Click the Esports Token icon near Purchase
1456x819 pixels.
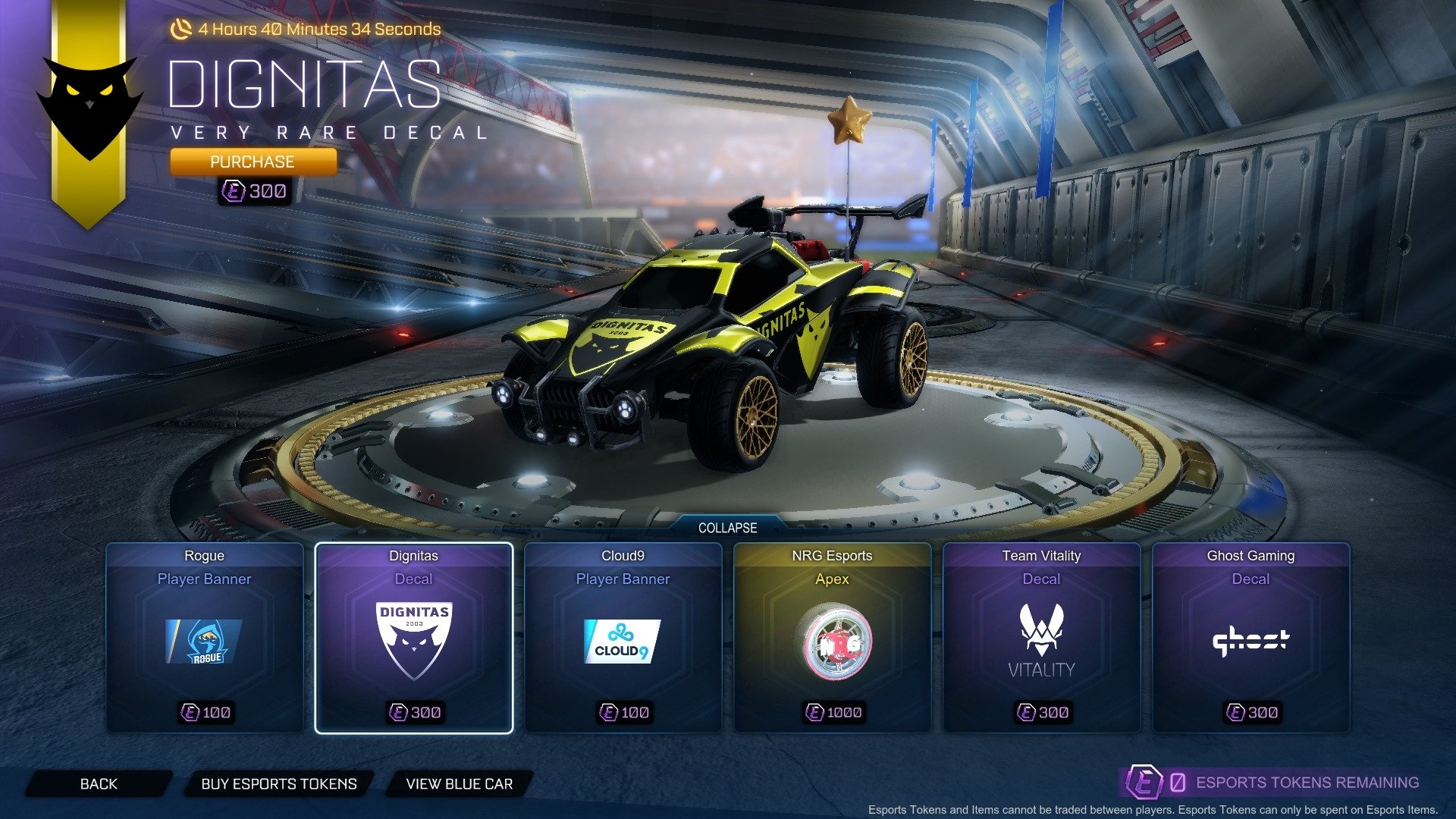(x=235, y=191)
